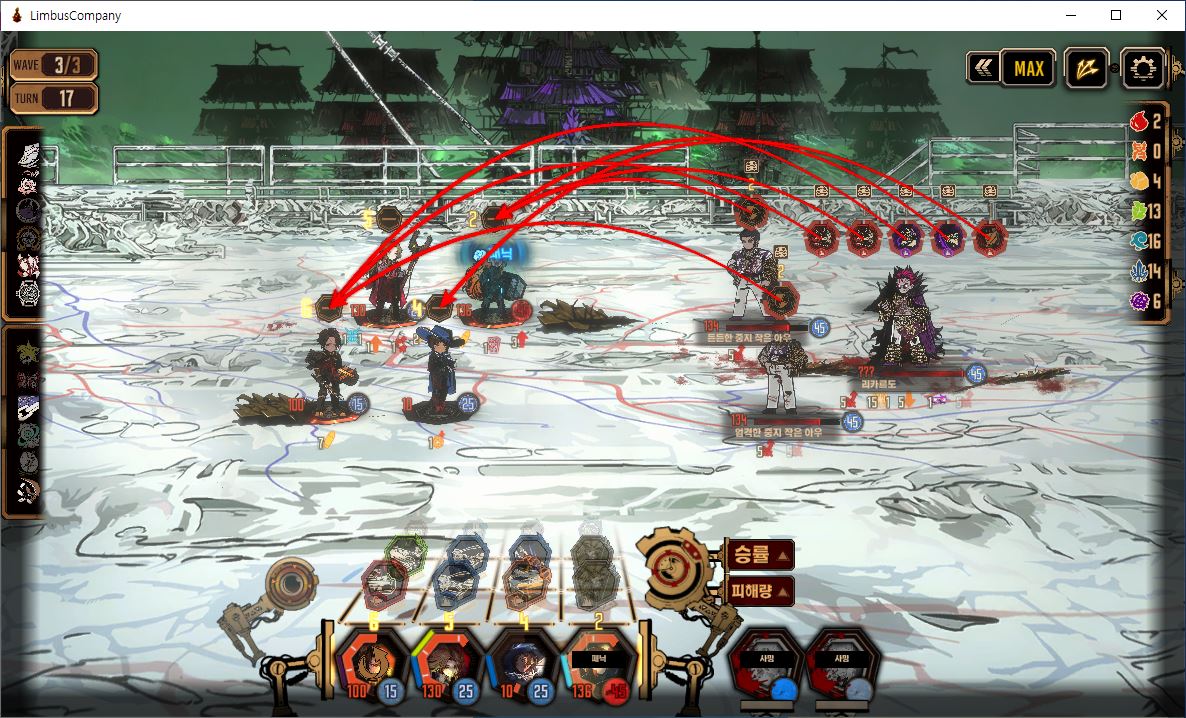The height and width of the screenshot is (718, 1186).
Task: Click the double-chevron rewind button
Action: pyautogui.click(x=983, y=68)
